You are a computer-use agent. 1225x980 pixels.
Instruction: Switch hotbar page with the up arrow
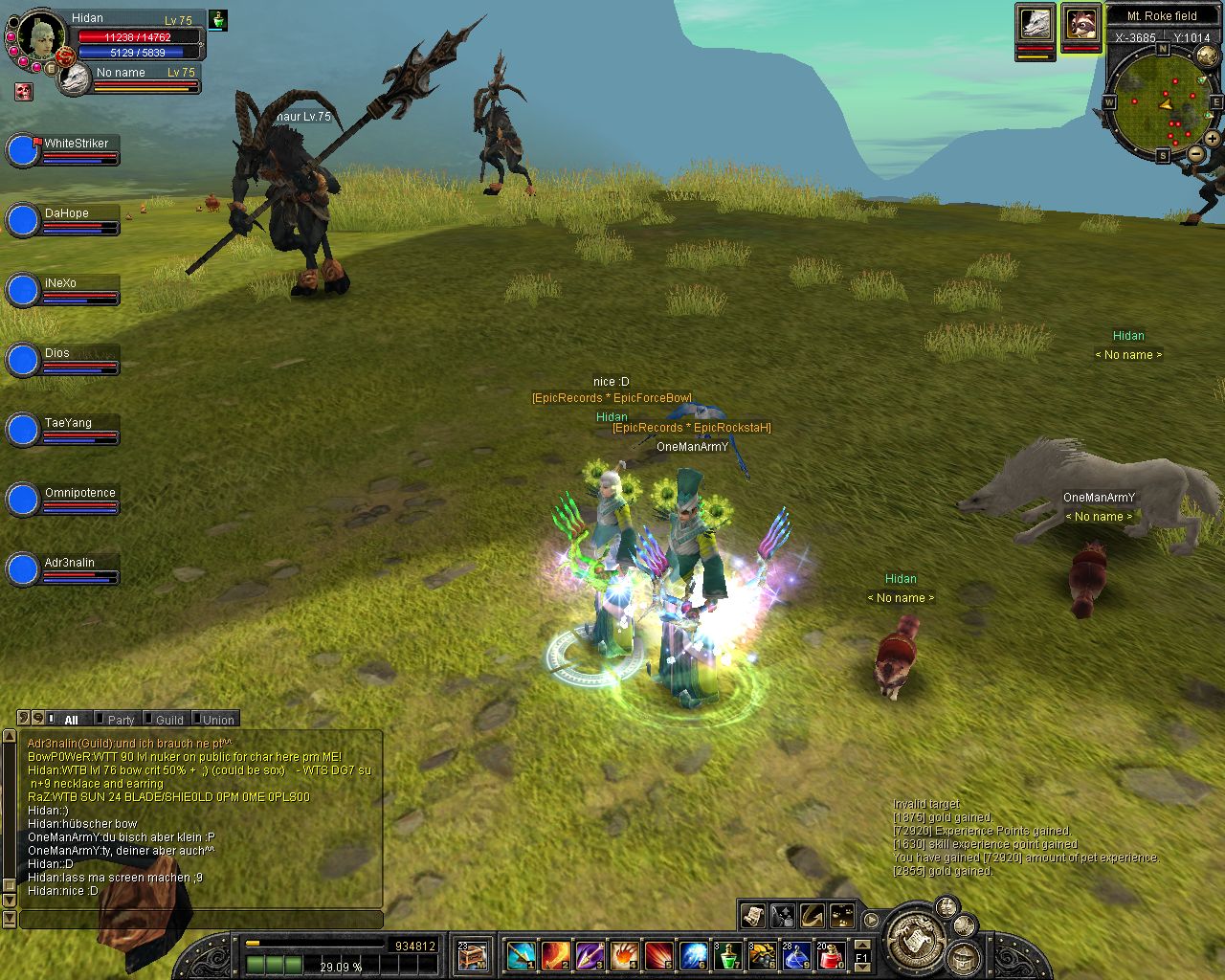pyautogui.click(x=861, y=944)
